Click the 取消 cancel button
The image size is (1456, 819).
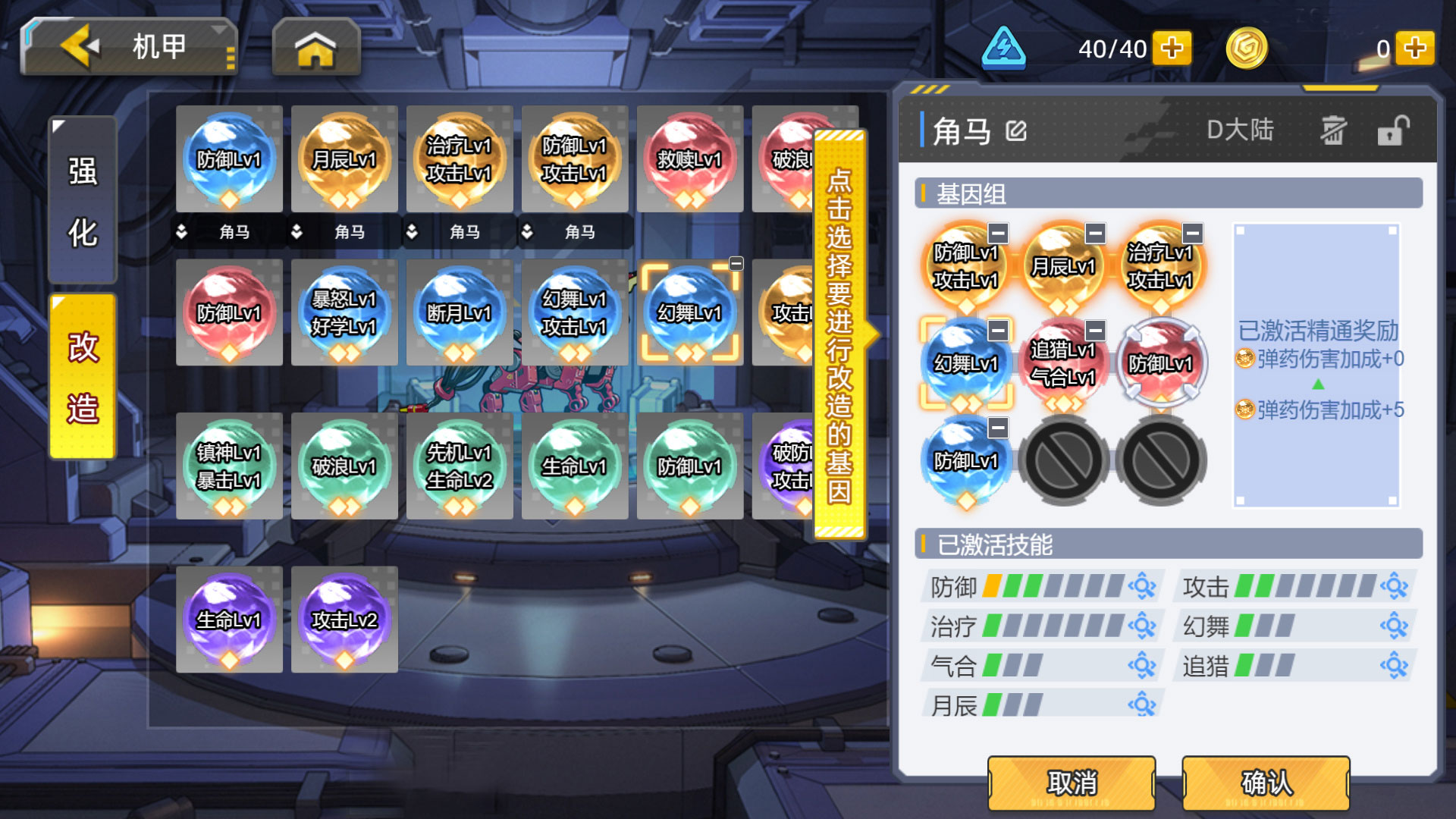[1072, 783]
